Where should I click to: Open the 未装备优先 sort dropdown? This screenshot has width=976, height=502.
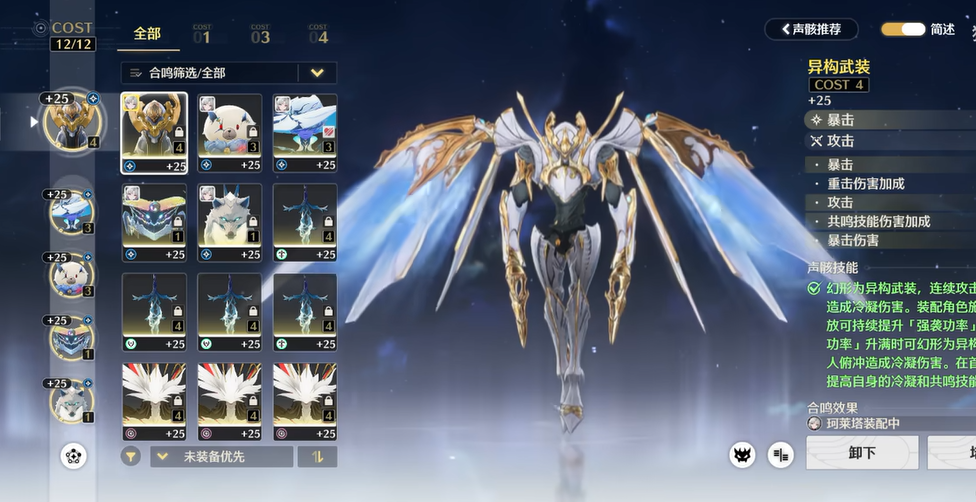point(221,457)
